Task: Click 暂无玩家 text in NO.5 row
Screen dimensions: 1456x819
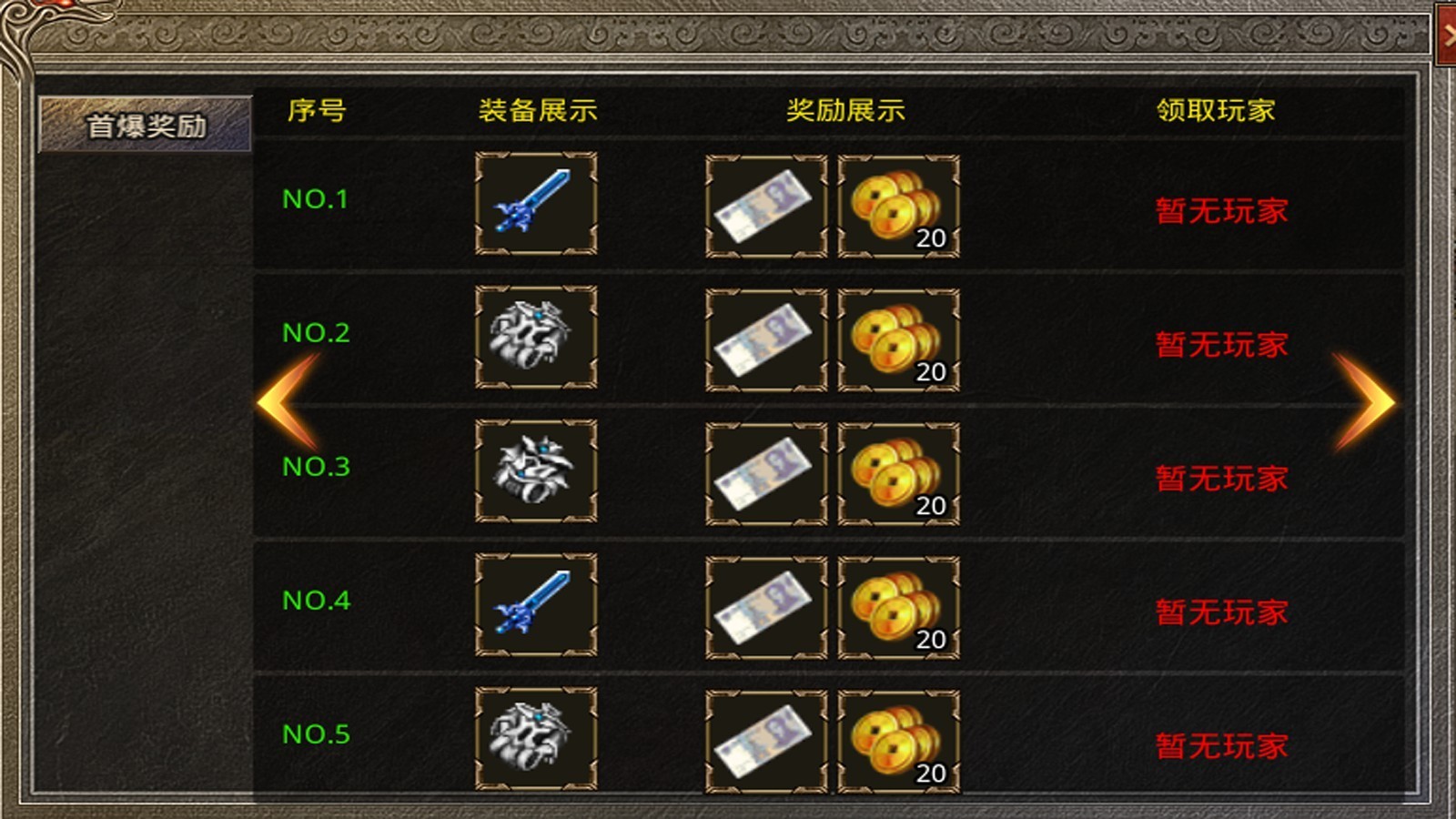Action: pos(1218,745)
